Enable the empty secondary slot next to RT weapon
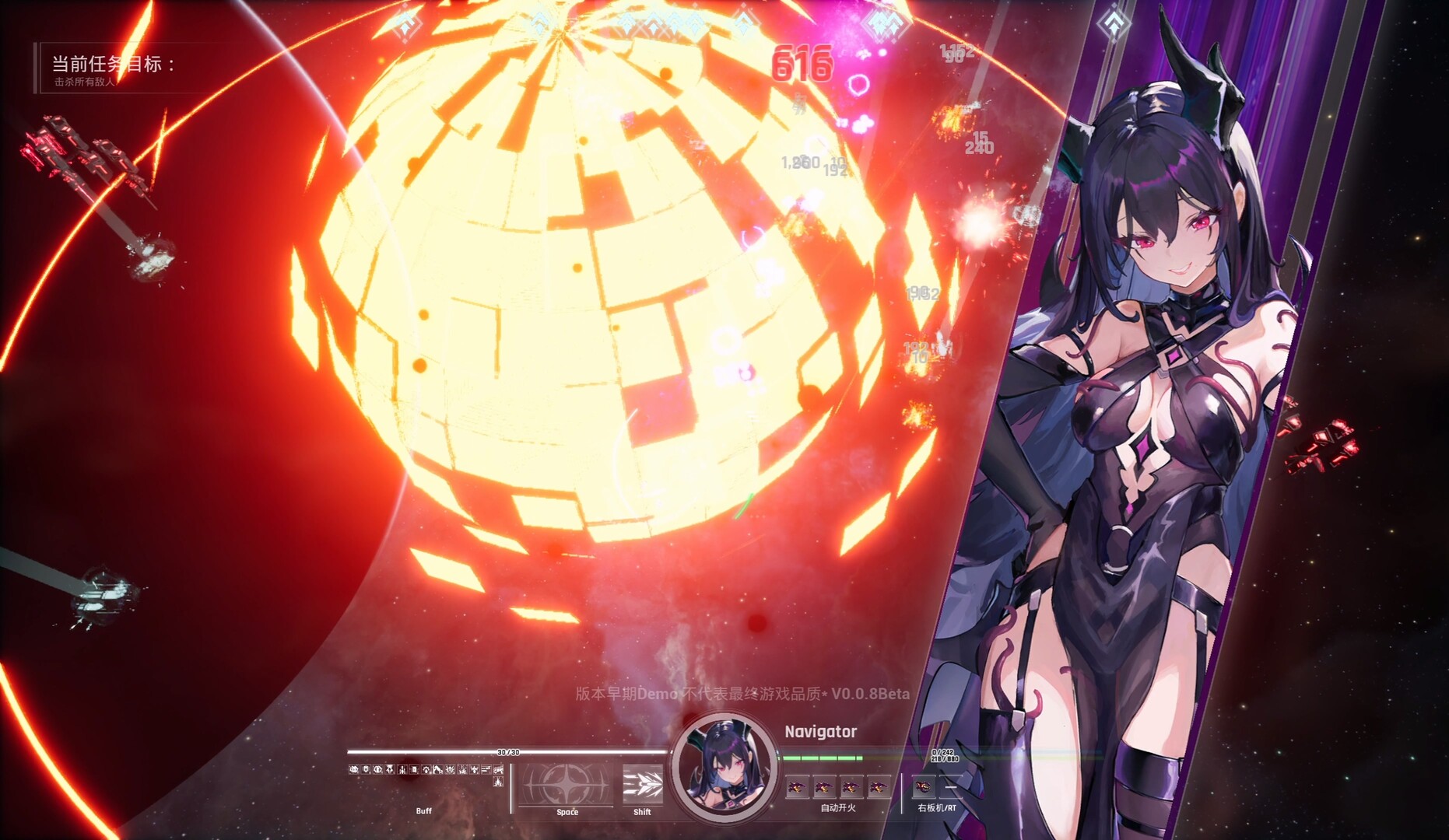The width and height of the screenshot is (1449, 840). pyautogui.click(x=951, y=787)
